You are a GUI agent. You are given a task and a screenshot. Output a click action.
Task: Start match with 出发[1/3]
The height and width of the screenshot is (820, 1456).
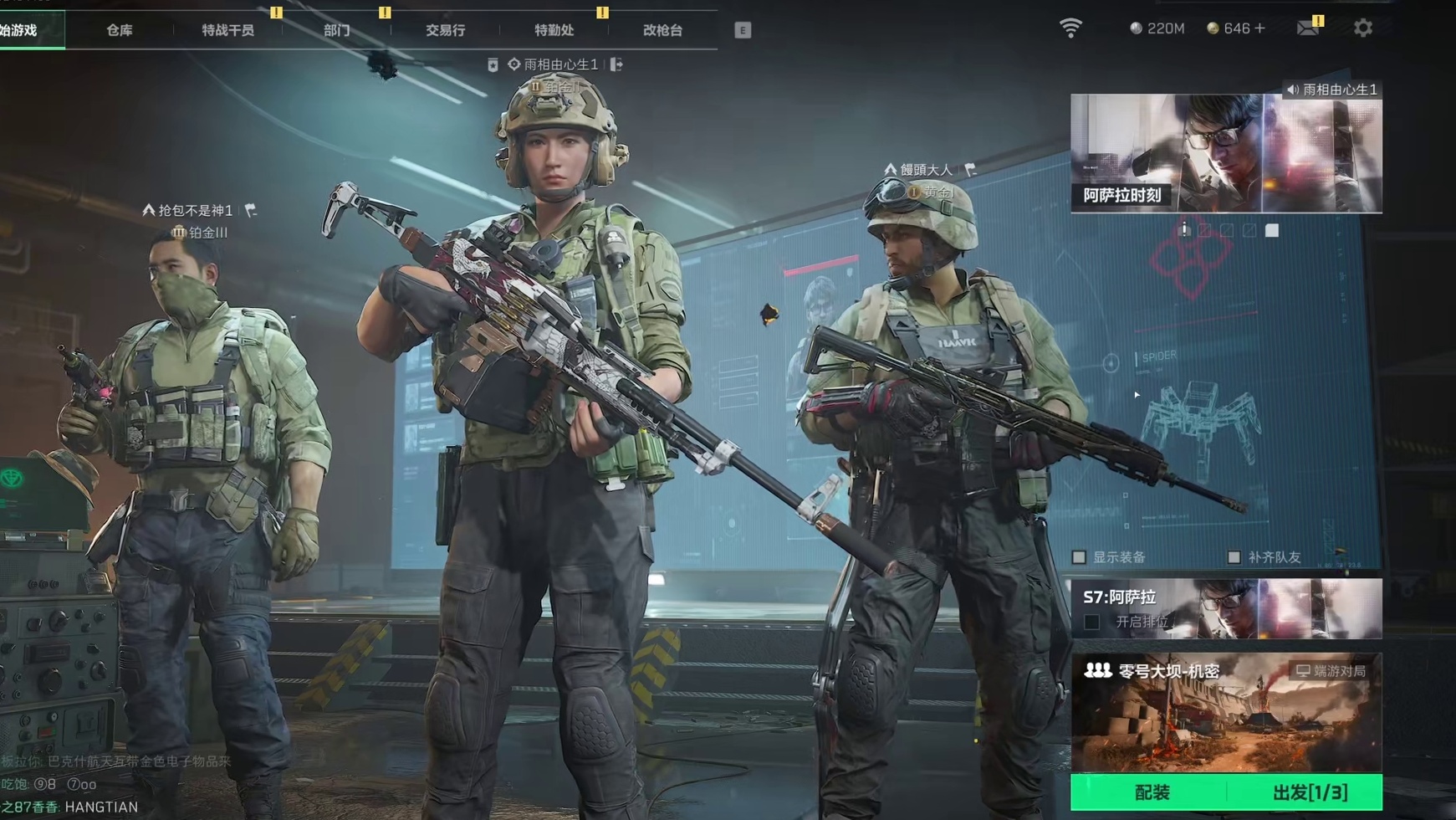(x=1309, y=792)
